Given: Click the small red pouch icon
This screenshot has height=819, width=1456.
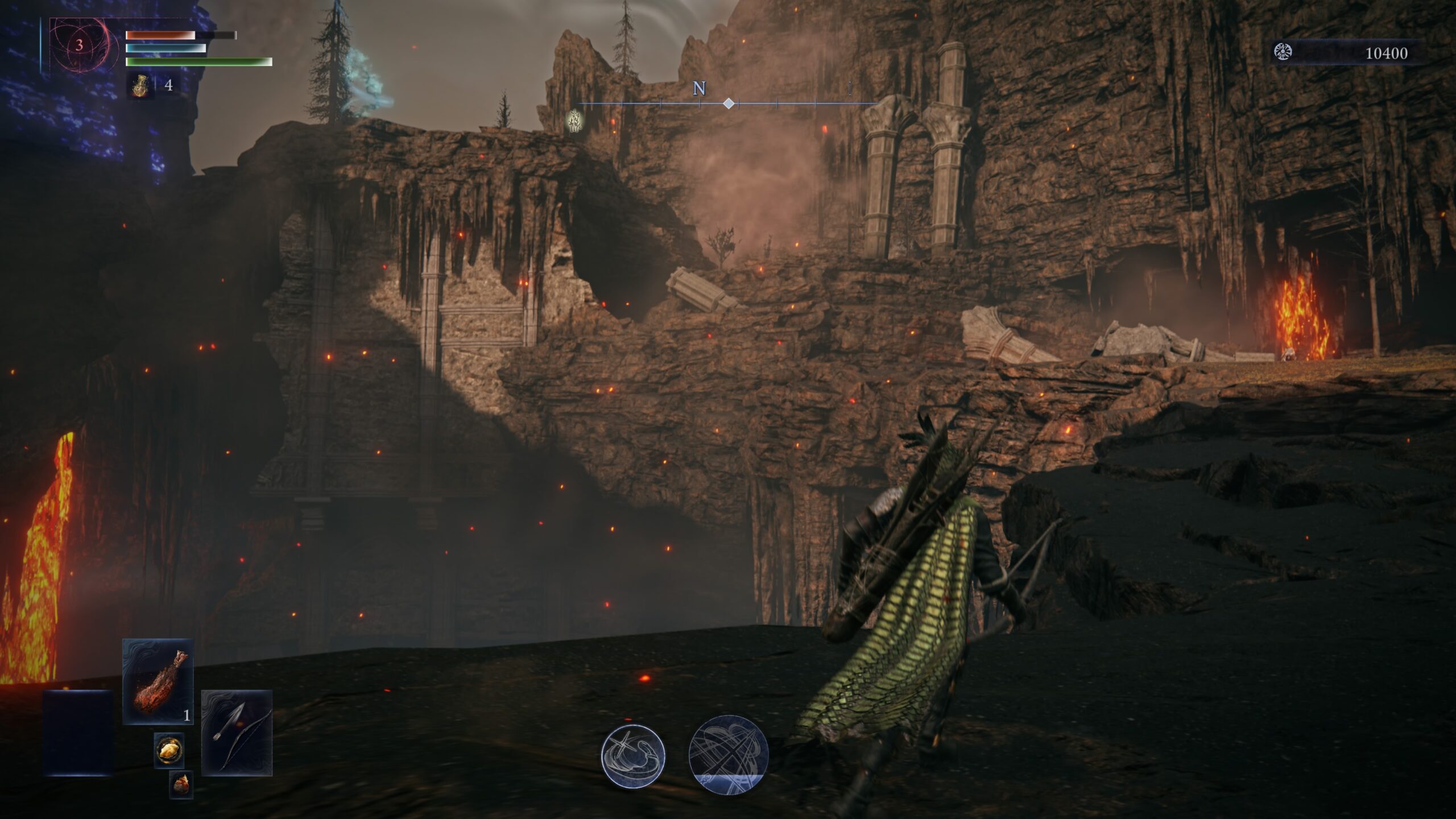Looking at the screenshot, I should [181, 785].
